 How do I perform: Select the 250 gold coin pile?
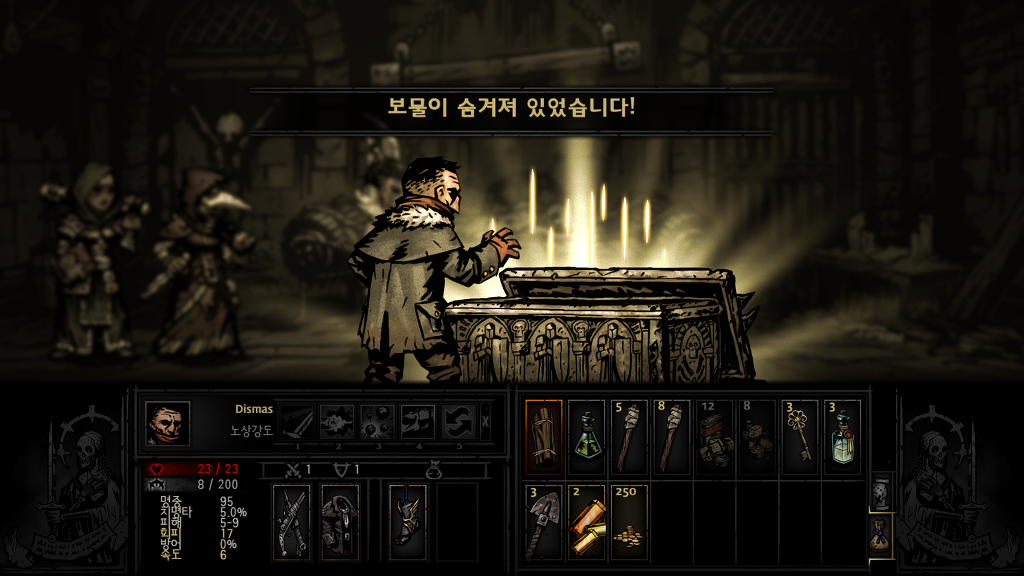629,521
